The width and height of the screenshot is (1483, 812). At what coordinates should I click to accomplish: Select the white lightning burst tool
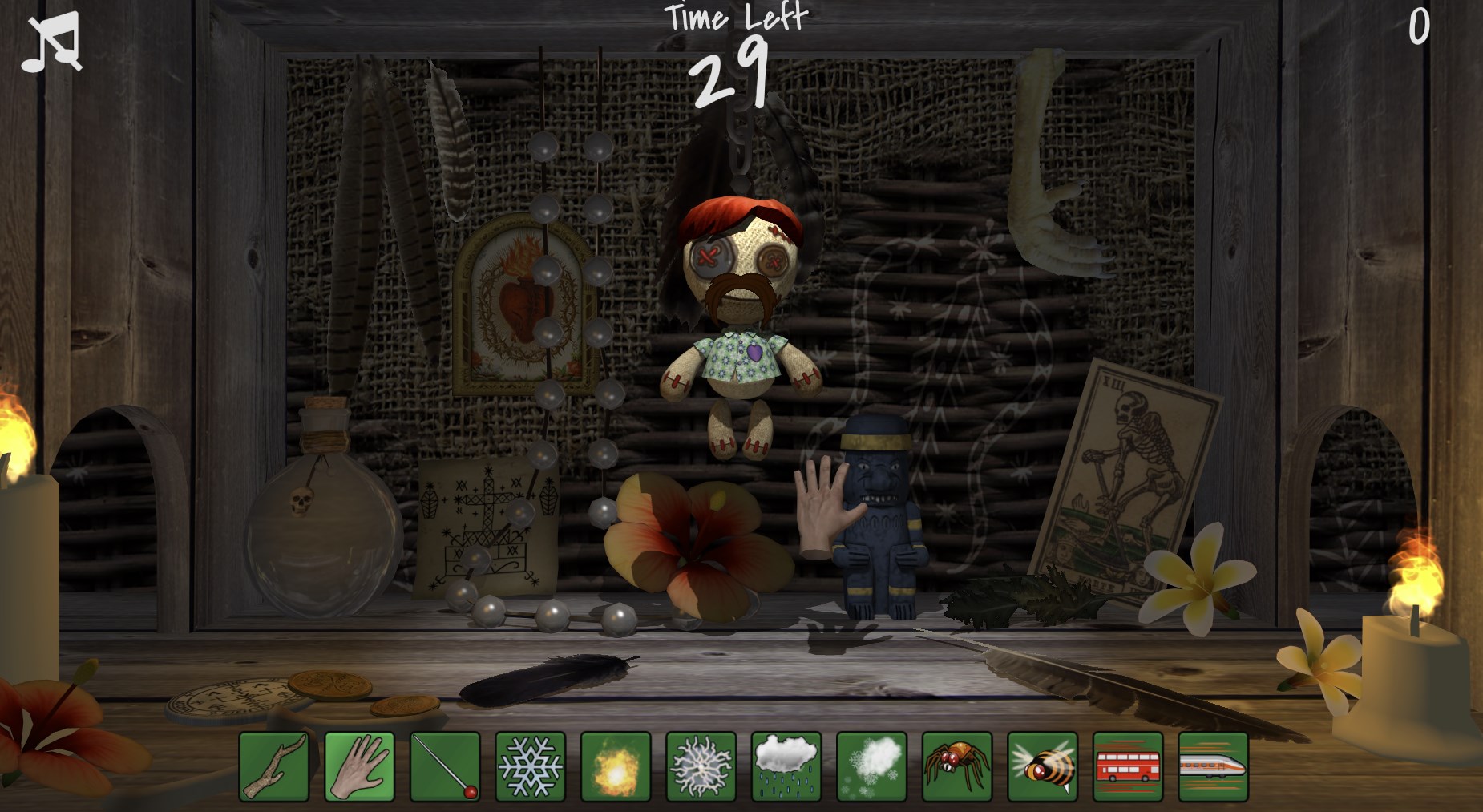(701, 766)
